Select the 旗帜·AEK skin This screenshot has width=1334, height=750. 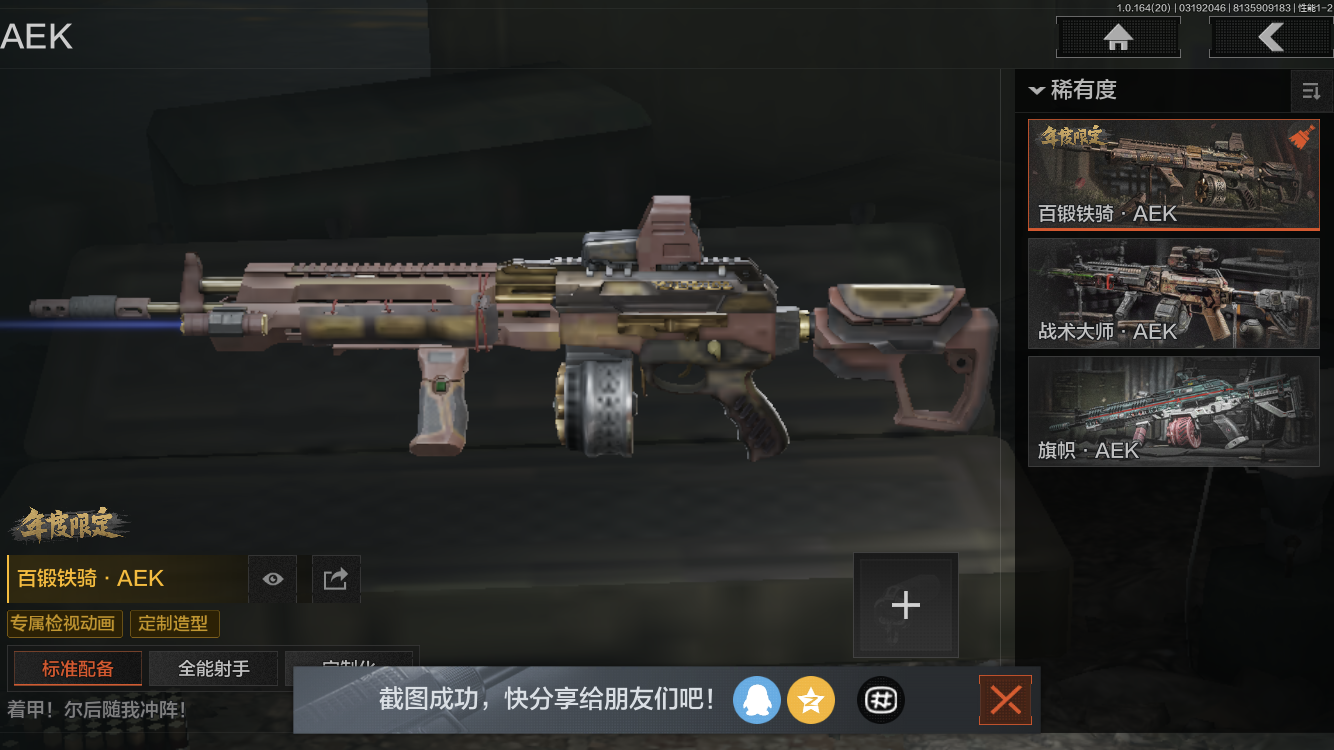(1173, 412)
